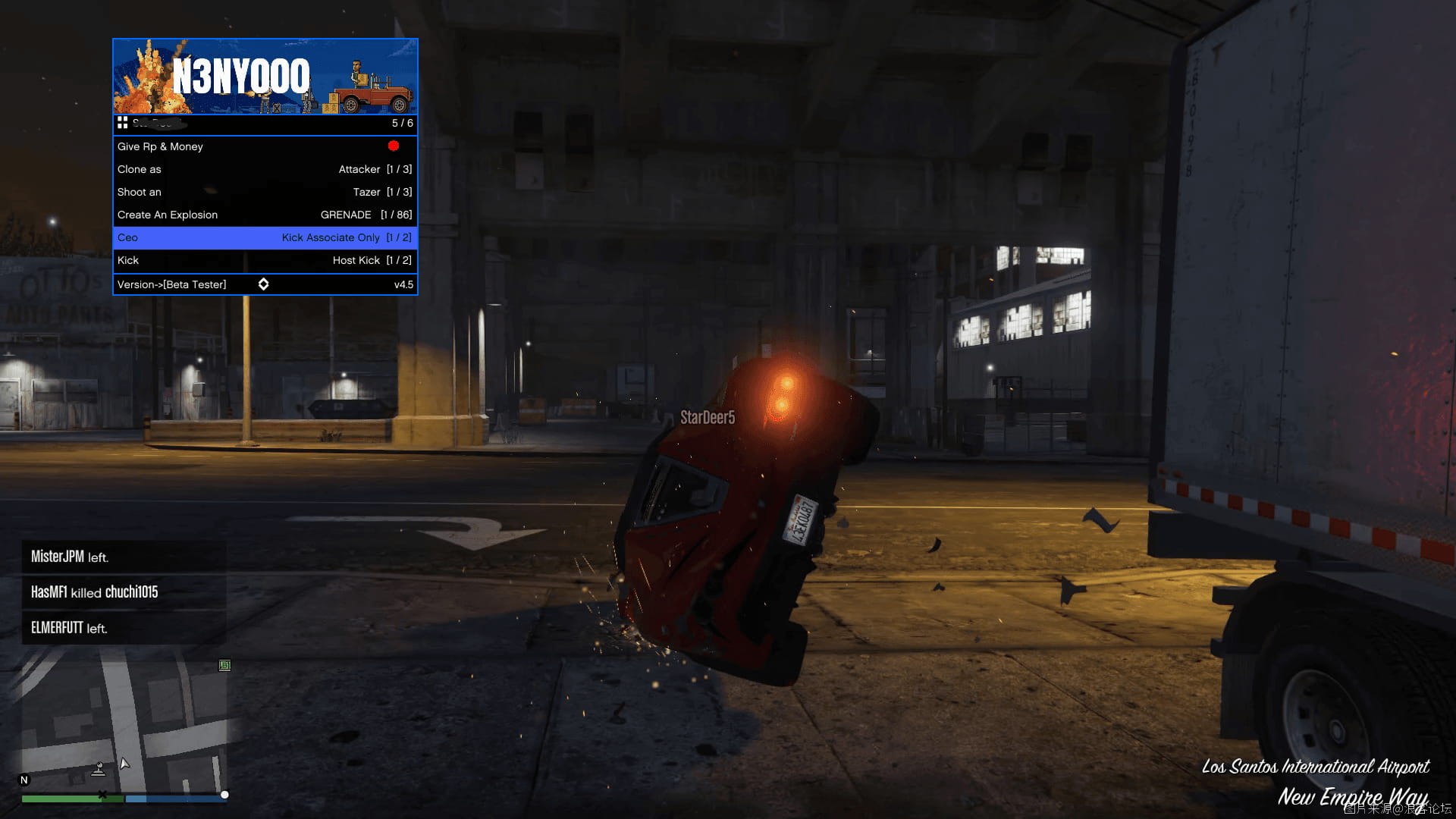1456x819 pixels.
Task: Click the grid icon in menu subtitle bar
Action: tap(122, 123)
